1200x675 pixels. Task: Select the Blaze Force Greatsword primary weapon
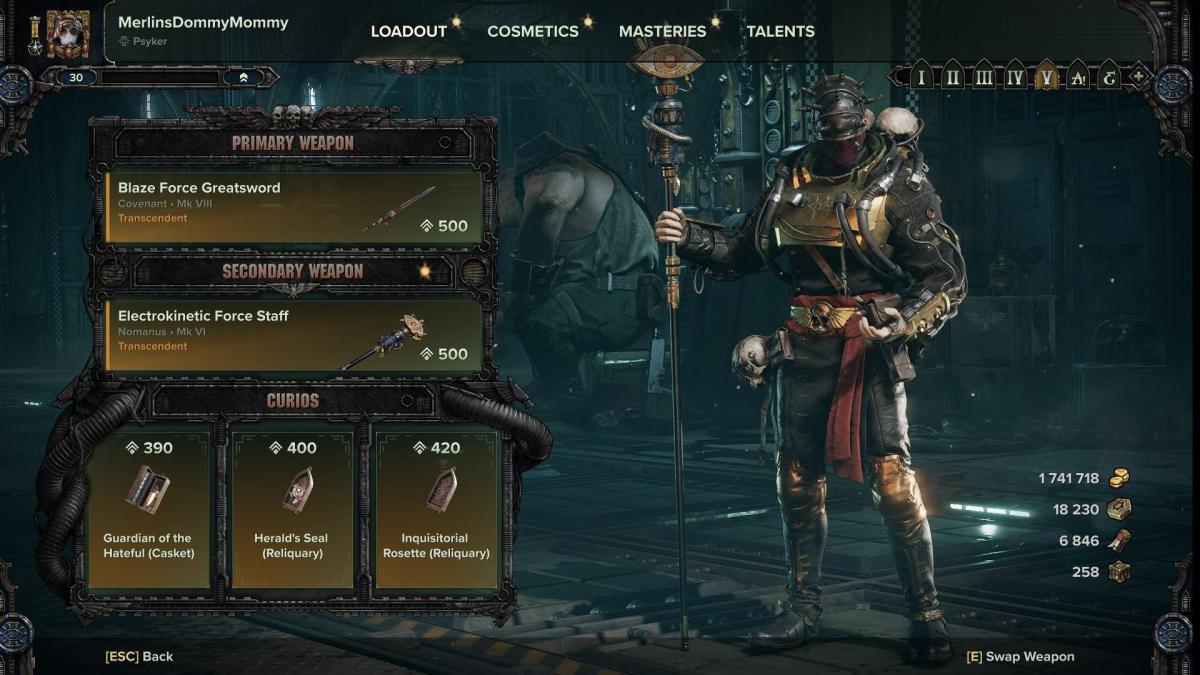pos(294,206)
